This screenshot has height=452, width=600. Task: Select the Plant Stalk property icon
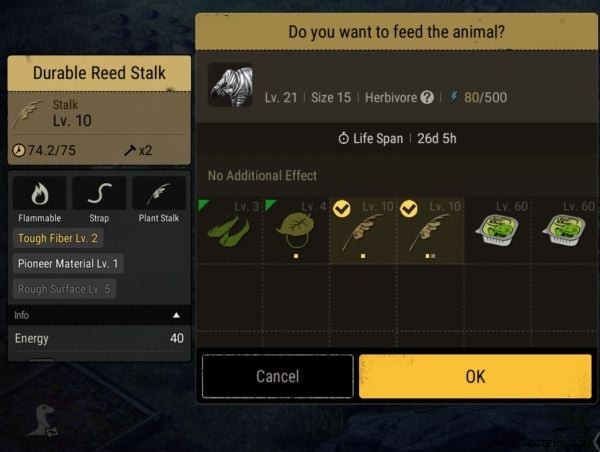158,193
